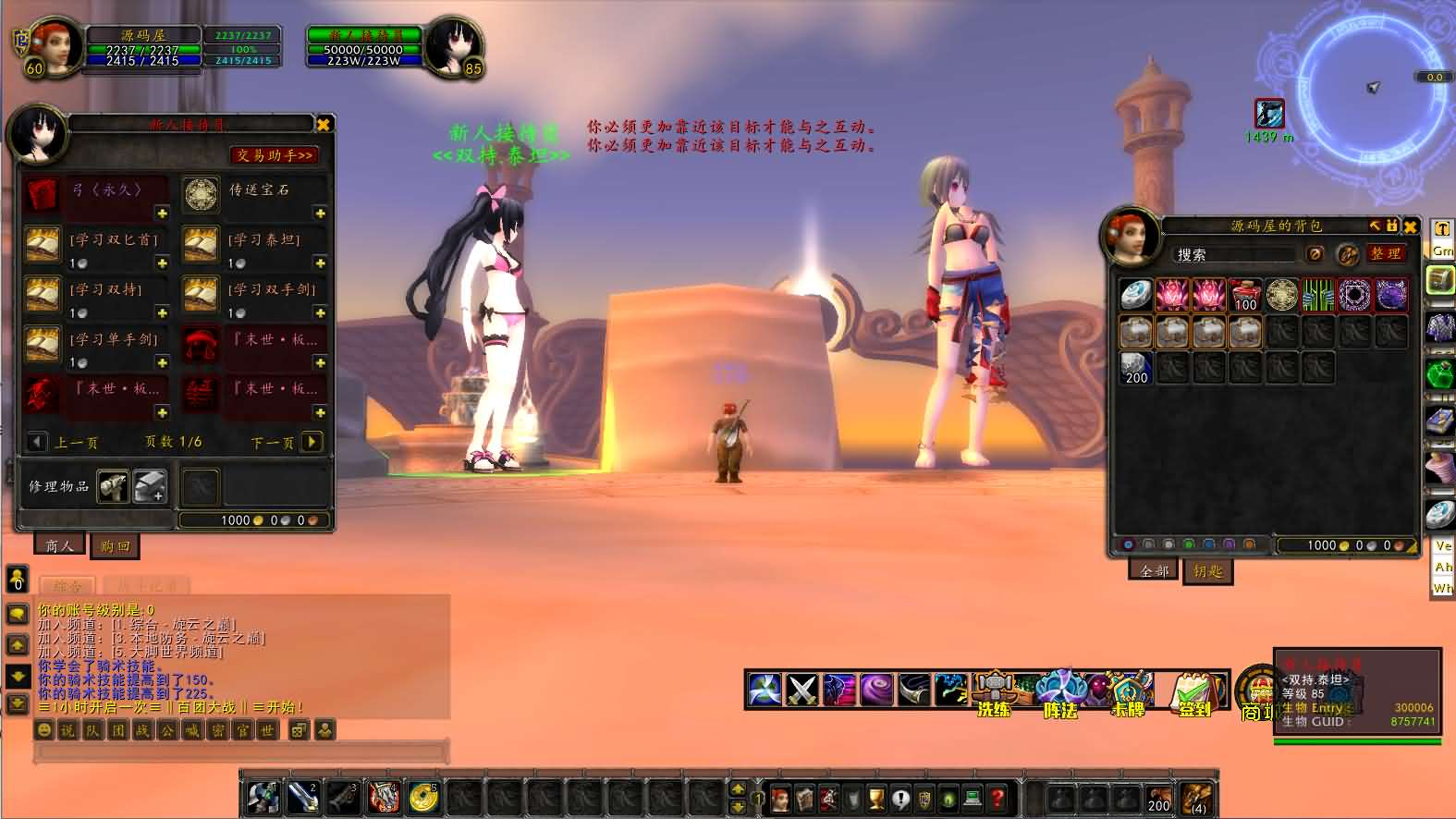Select the red potion stack of 100
This screenshot has height=819, width=1456.
1245,295
